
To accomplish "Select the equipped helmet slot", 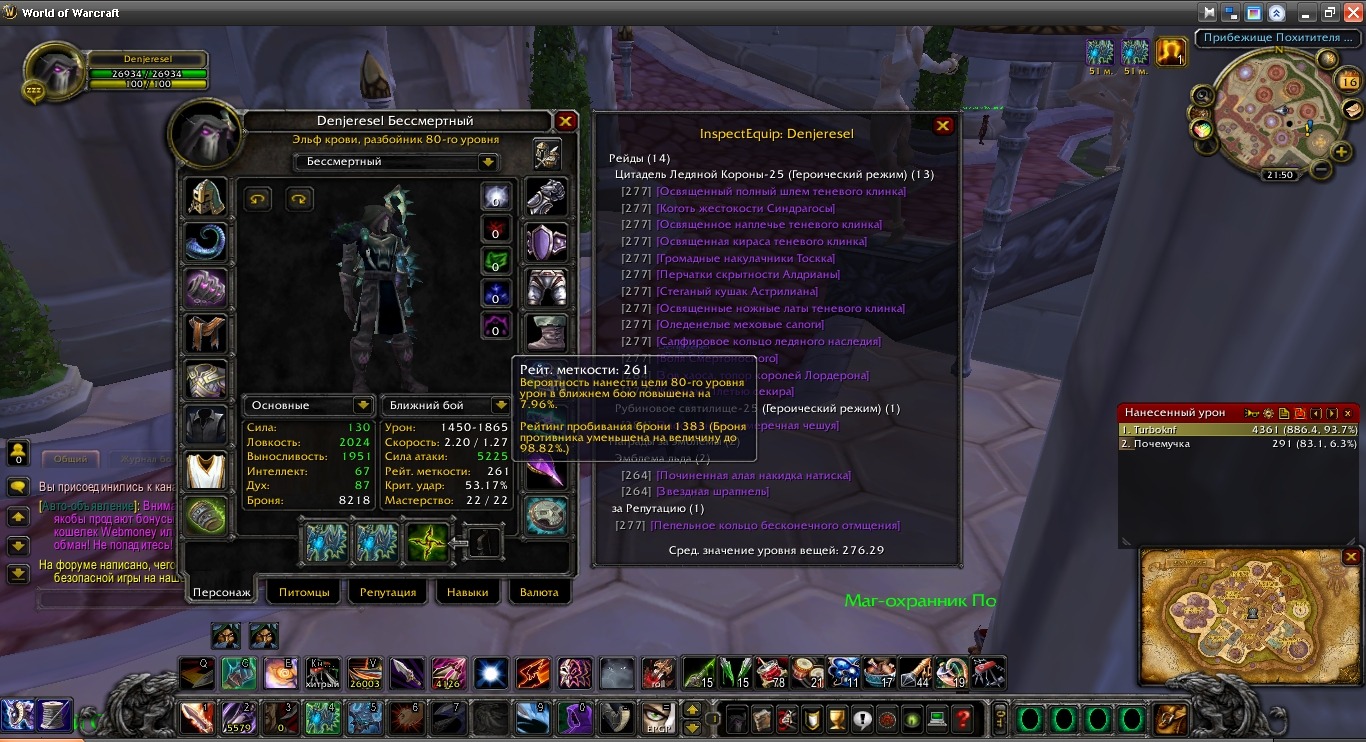I will [206, 198].
